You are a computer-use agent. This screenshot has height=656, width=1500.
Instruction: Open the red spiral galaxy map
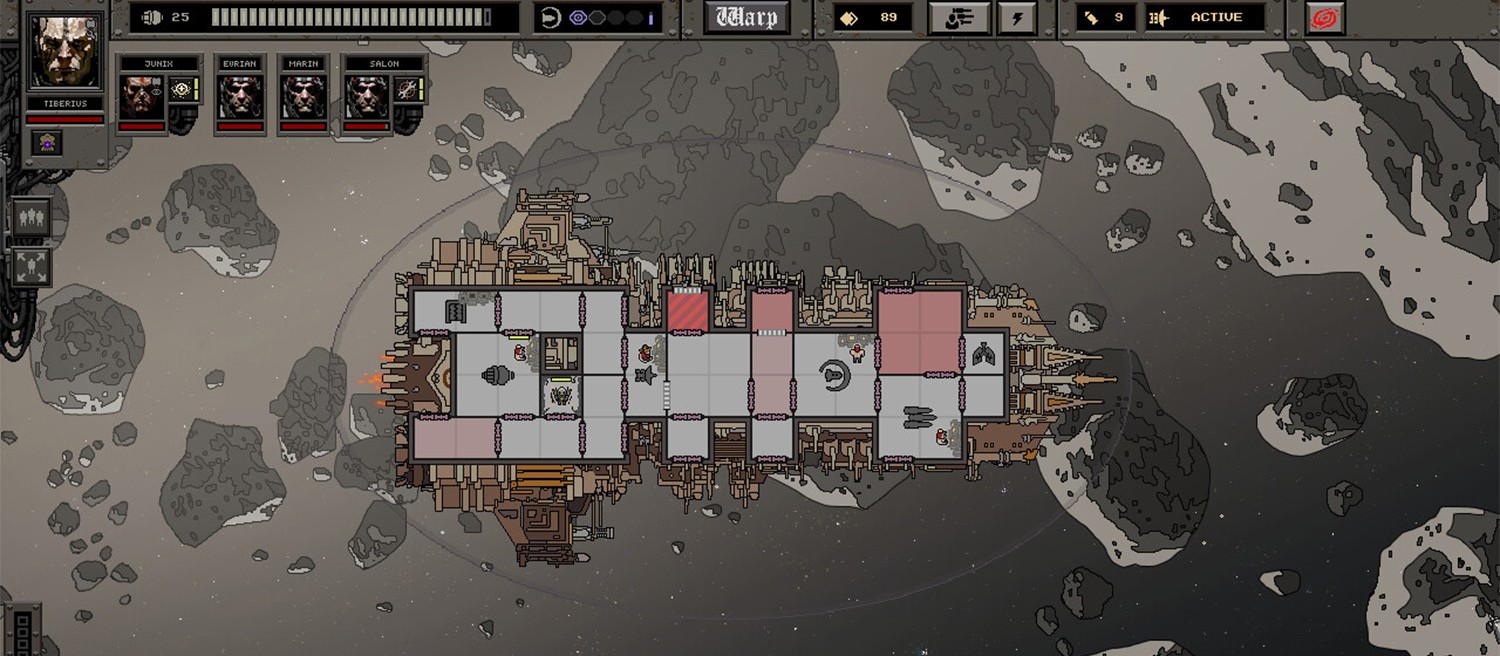[x=1324, y=17]
